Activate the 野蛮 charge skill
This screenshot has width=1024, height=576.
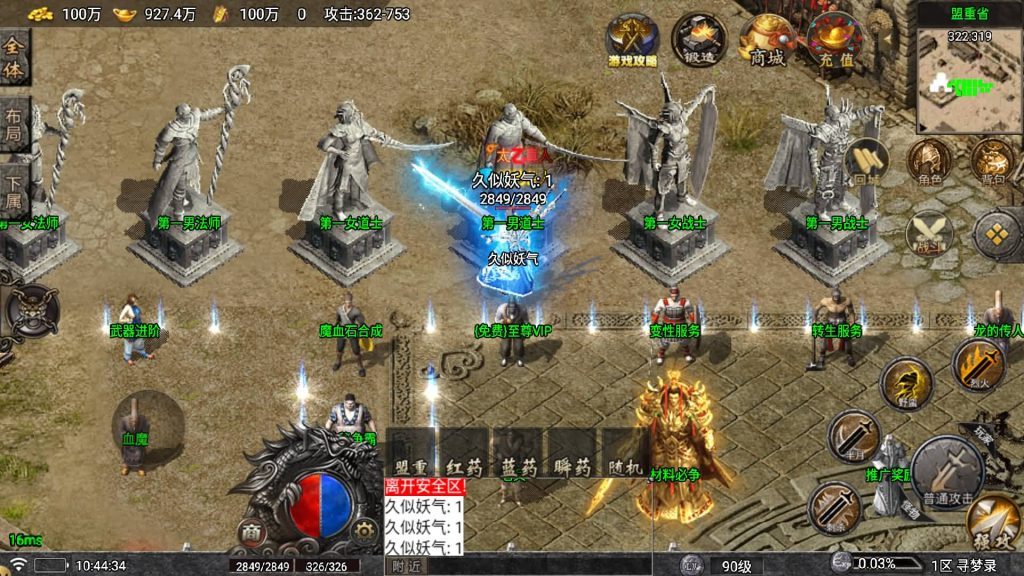pyautogui.click(x=906, y=382)
